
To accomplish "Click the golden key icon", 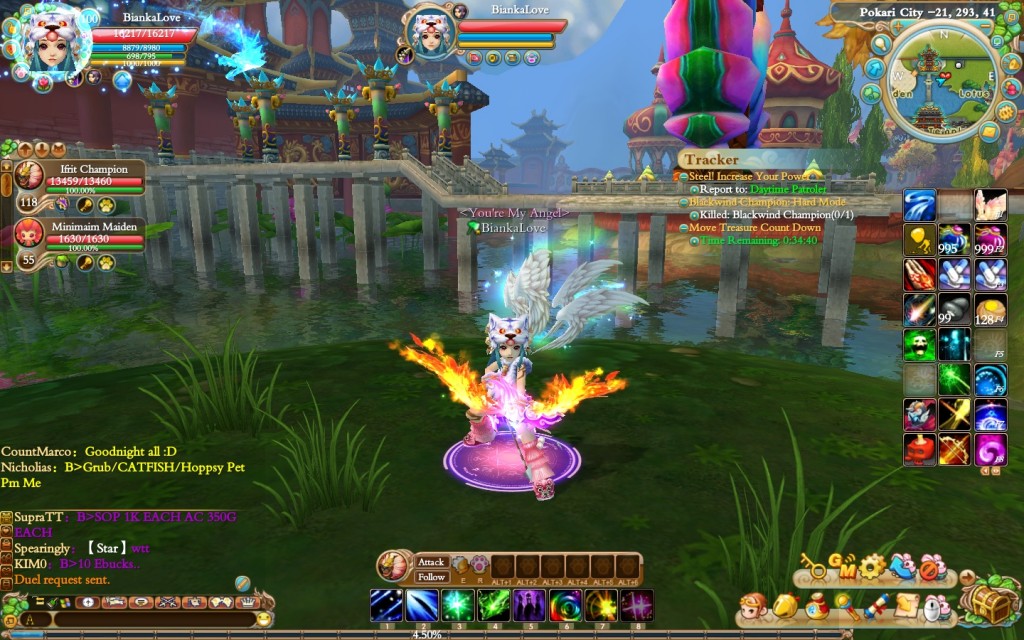I will (x=814, y=568).
